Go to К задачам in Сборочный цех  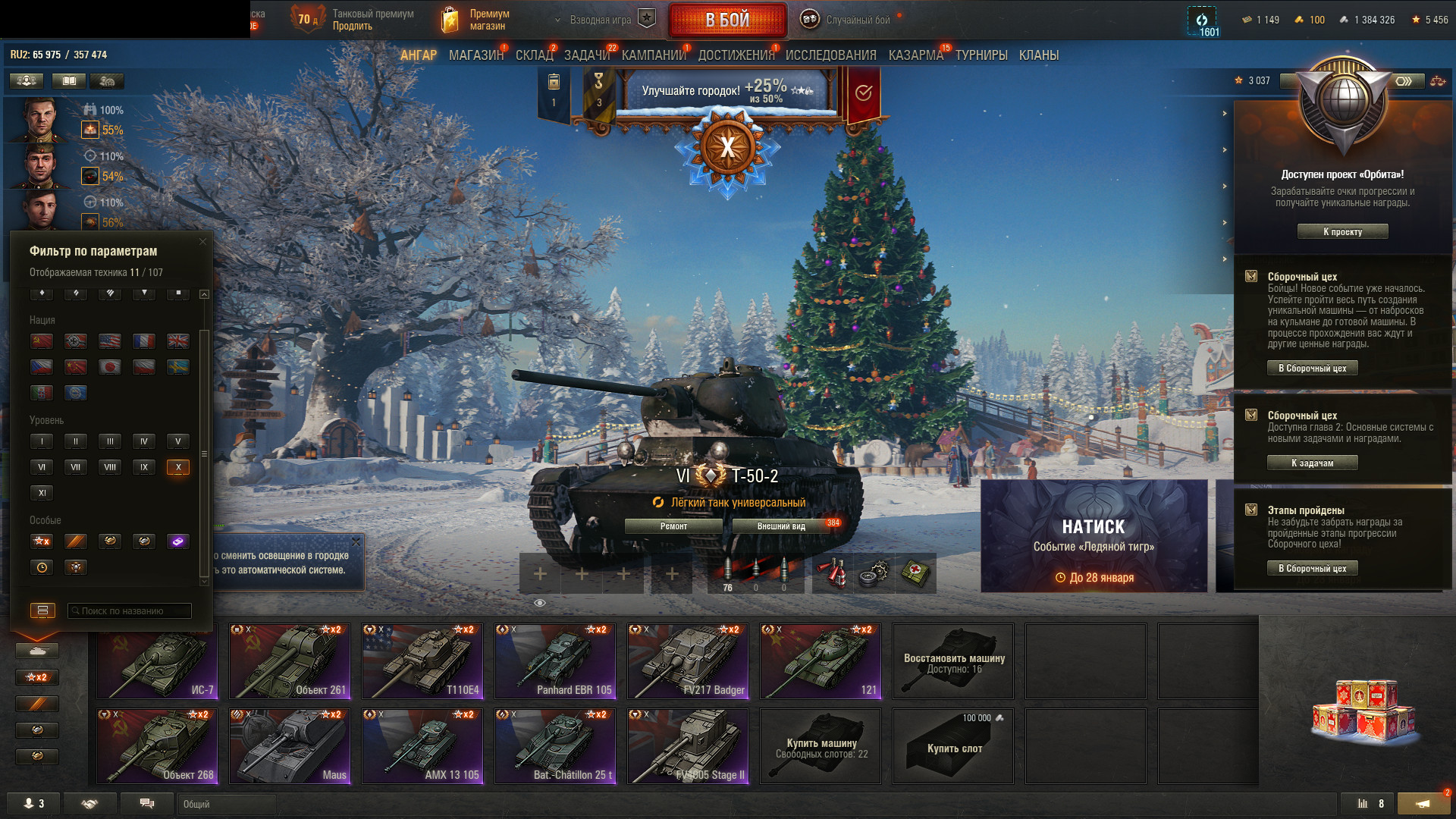1312,463
